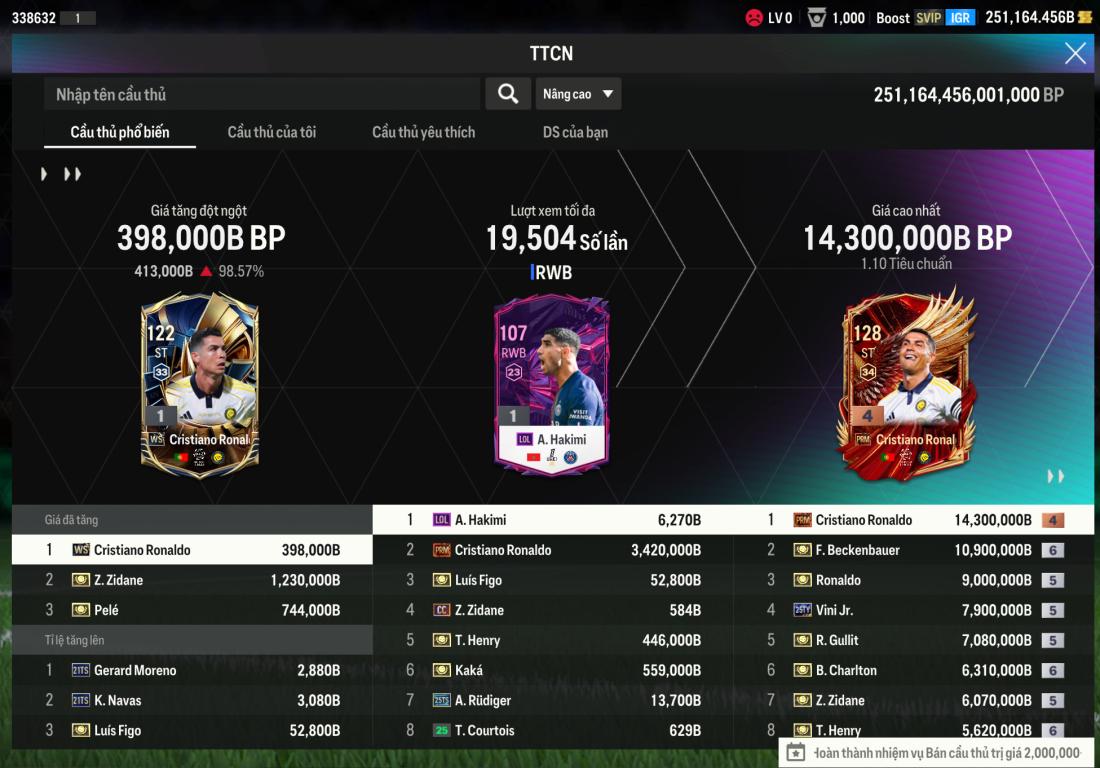Image resolution: width=1100 pixels, height=768 pixels.
Task: Click the magnifying glass search button
Action: (508, 94)
